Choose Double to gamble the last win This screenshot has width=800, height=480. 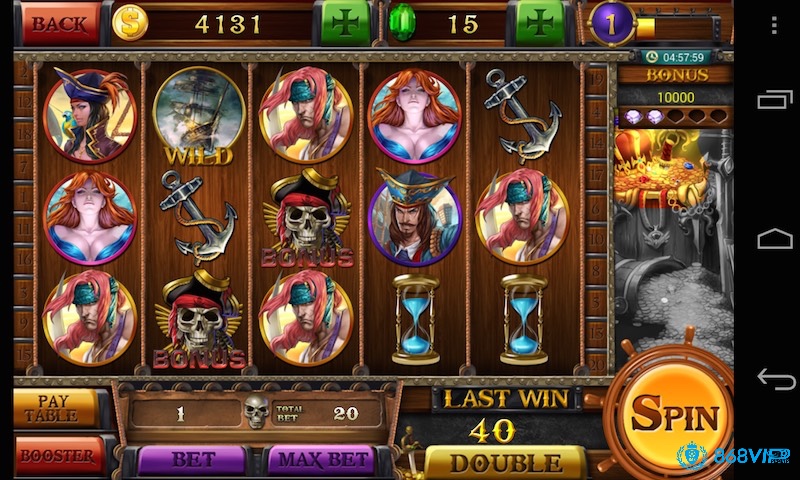tap(504, 463)
